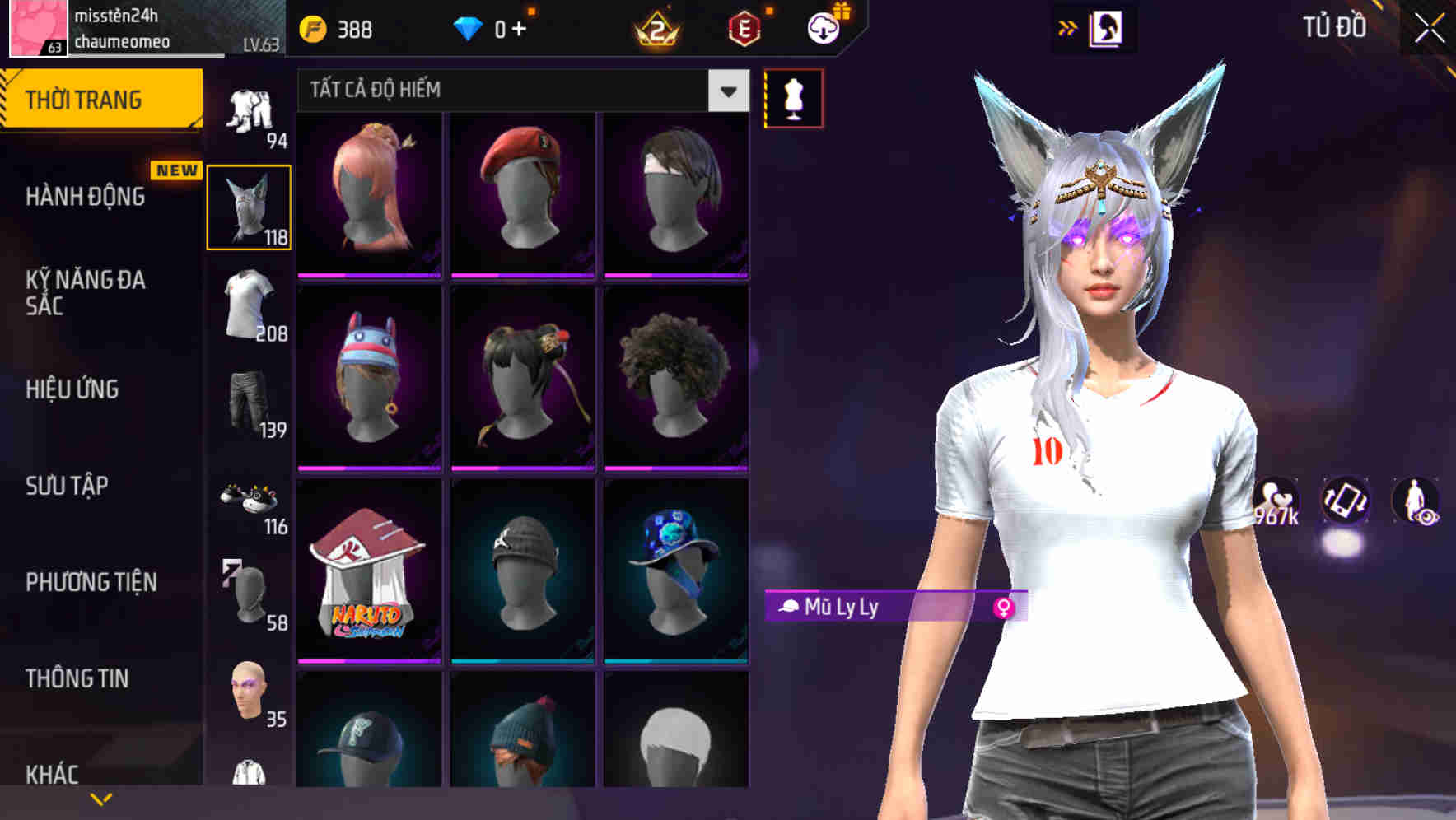Select the shirts category with 208 items
The image size is (1456, 820).
[249, 313]
